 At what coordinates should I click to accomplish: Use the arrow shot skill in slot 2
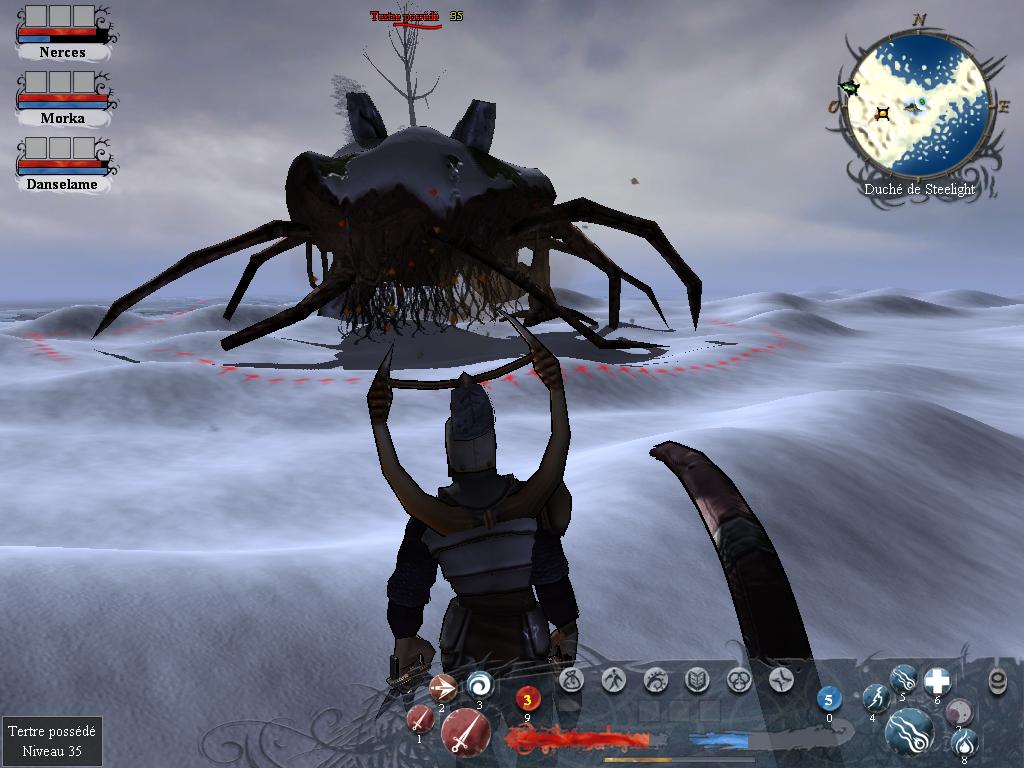click(x=442, y=687)
